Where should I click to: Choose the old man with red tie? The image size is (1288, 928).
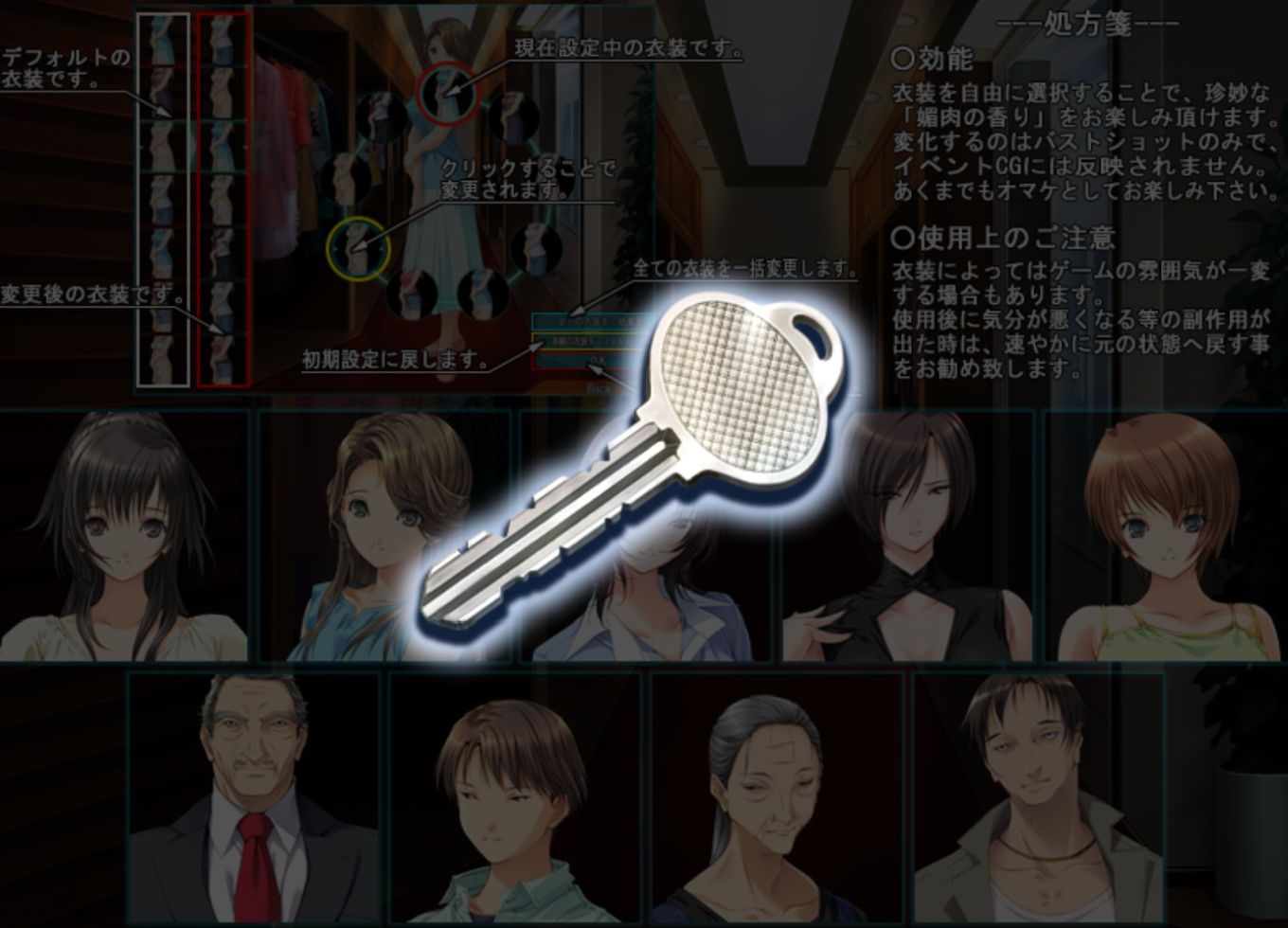tap(254, 797)
